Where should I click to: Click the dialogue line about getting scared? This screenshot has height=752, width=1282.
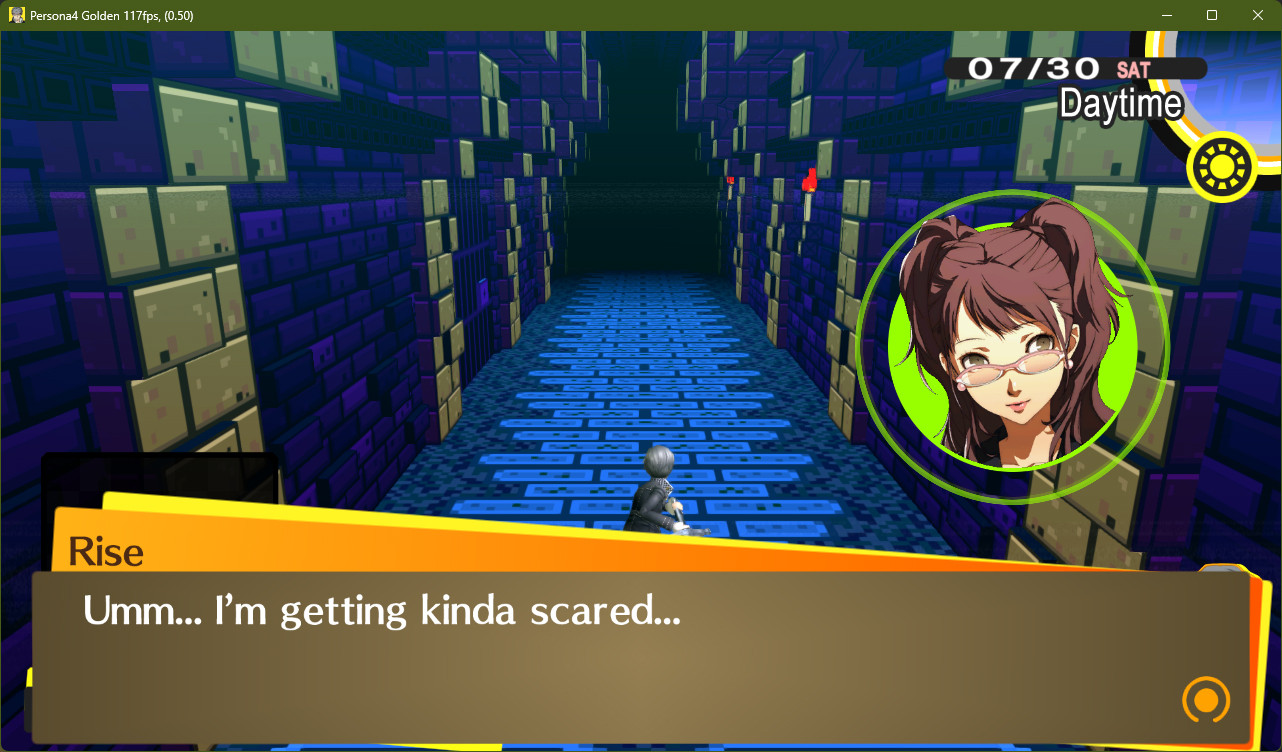(x=382, y=611)
